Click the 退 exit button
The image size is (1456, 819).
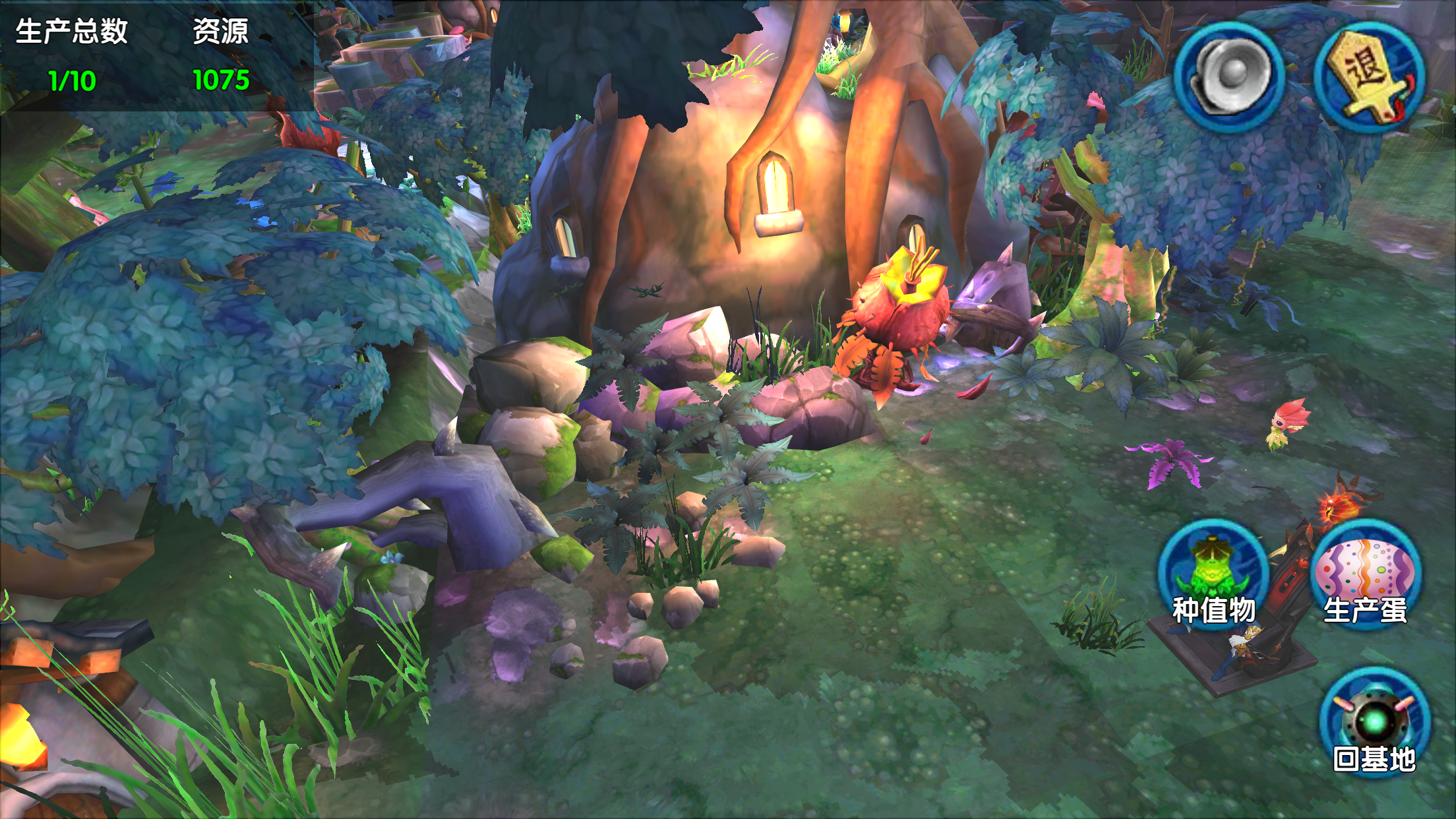[x=1369, y=77]
